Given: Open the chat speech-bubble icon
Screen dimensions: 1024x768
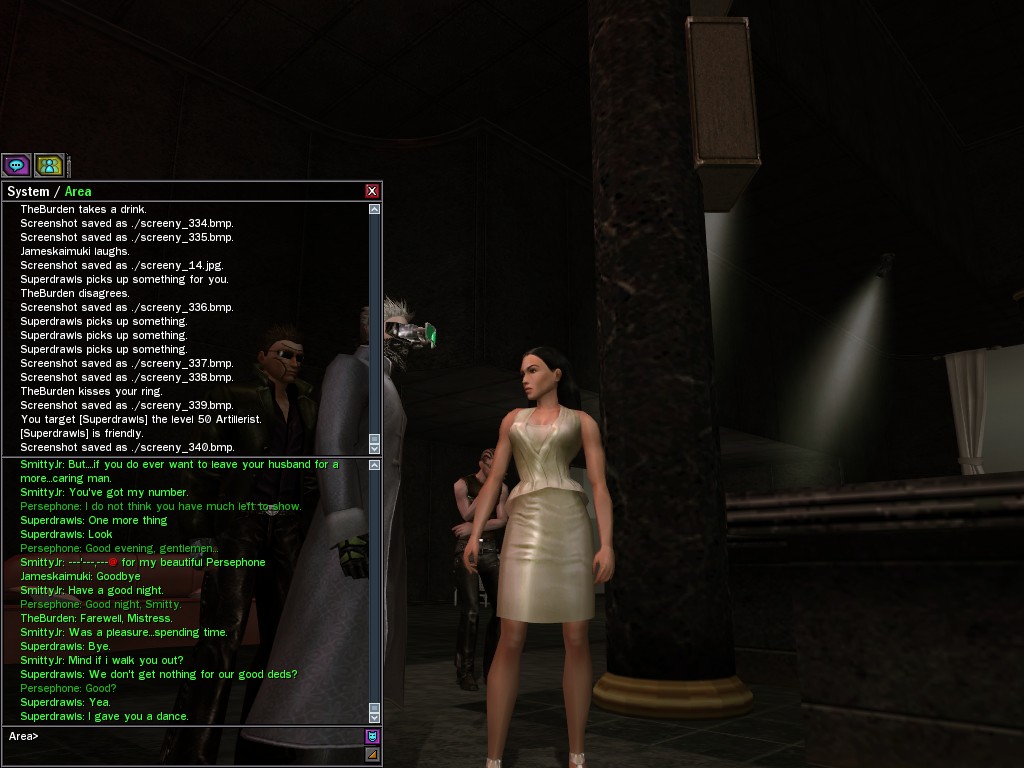Looking at the screenshot, I should [x=16, y=165].
